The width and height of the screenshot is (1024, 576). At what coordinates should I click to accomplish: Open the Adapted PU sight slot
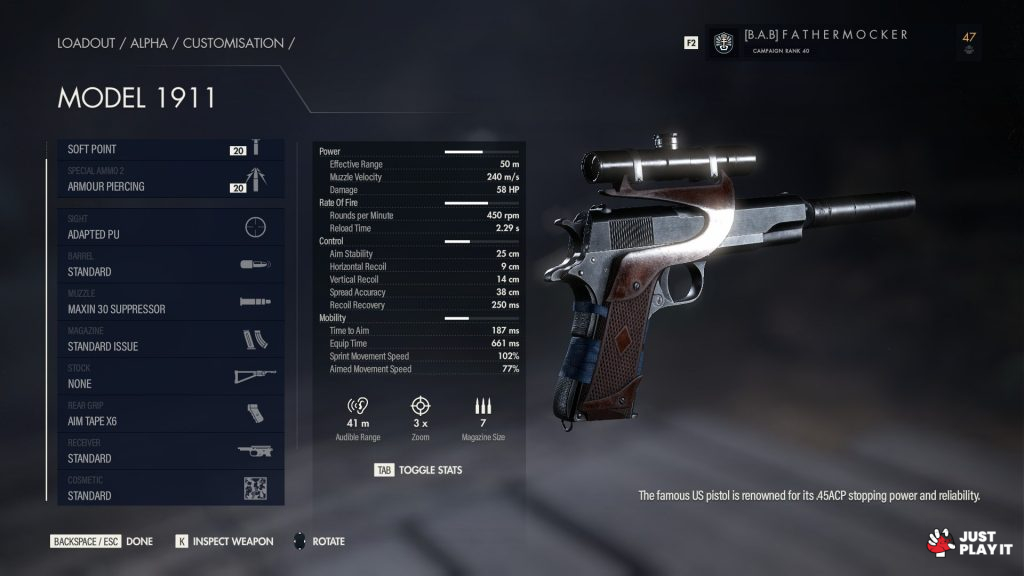pos(165,228)
